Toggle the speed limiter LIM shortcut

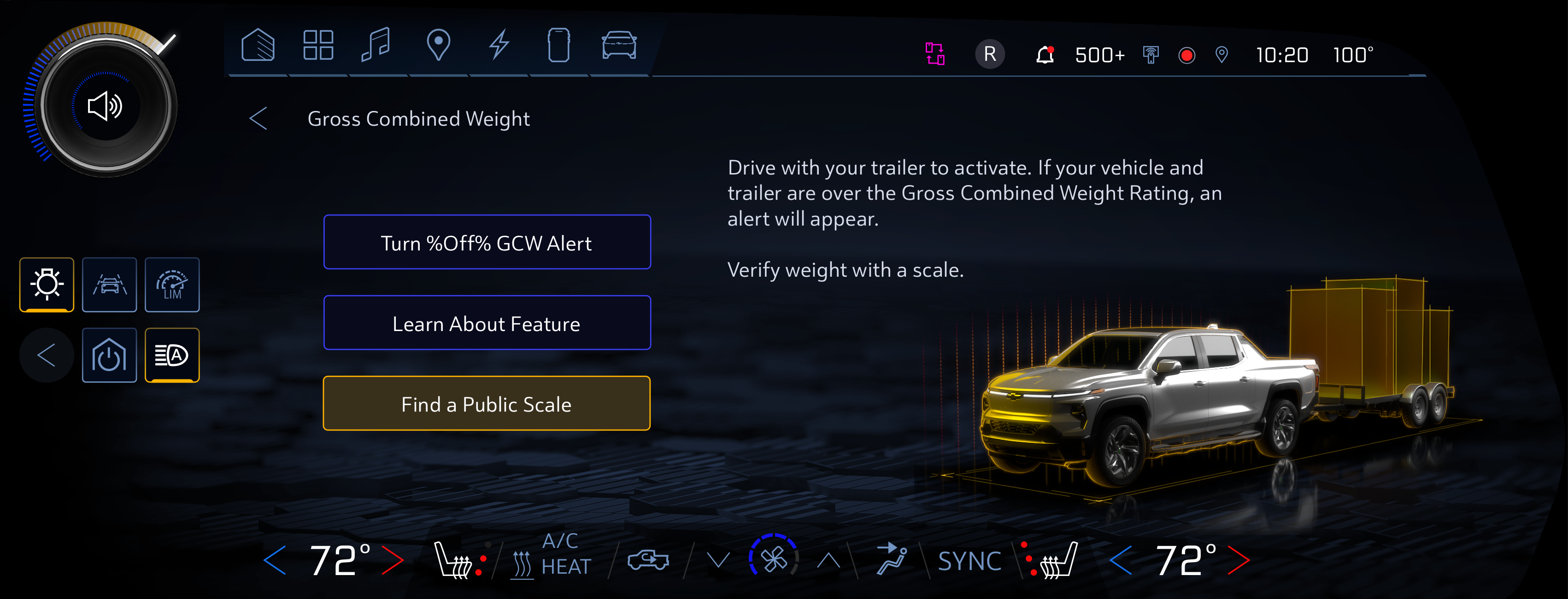172,285
